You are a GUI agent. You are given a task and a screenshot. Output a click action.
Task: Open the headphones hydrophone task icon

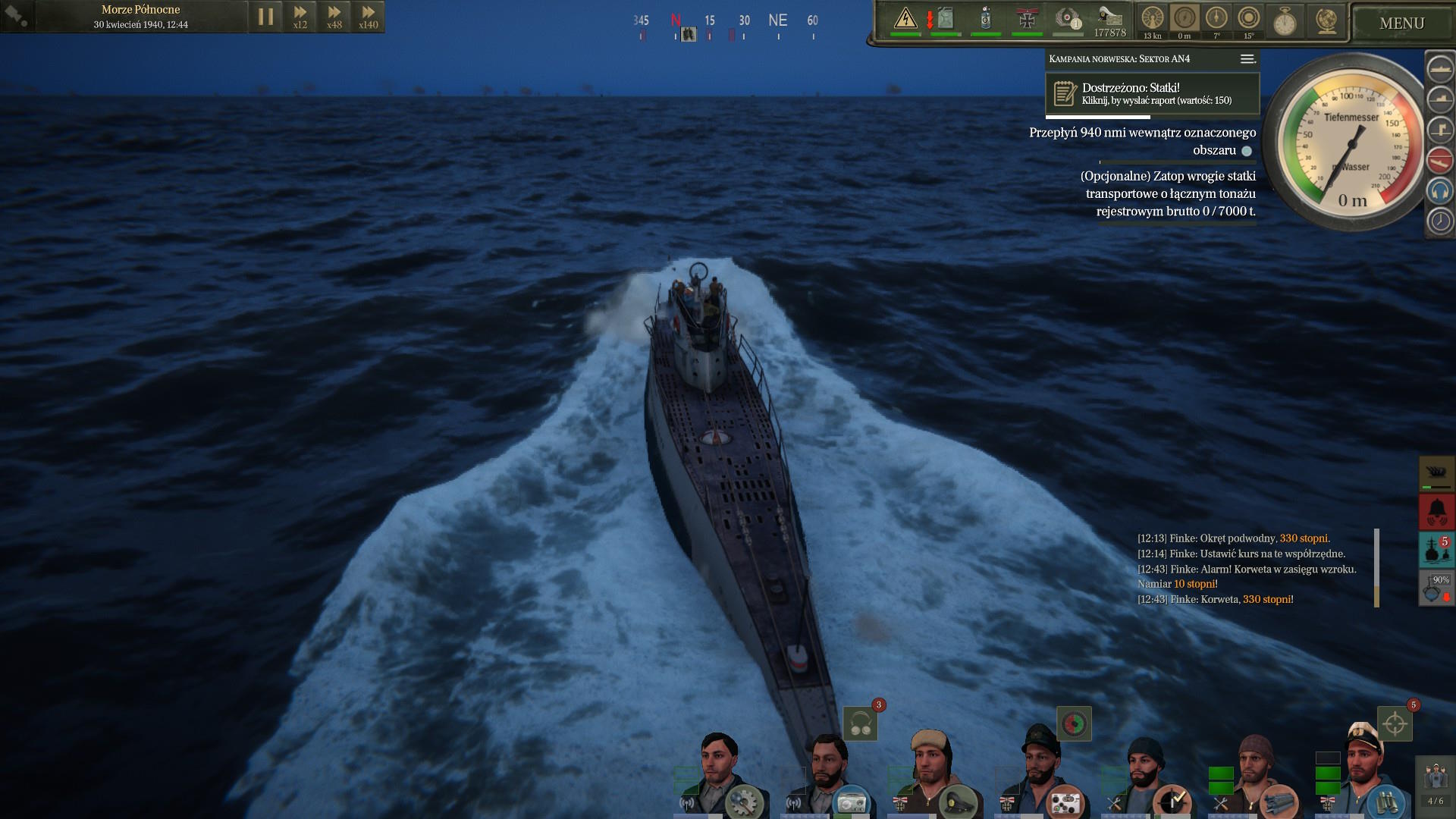860,723
